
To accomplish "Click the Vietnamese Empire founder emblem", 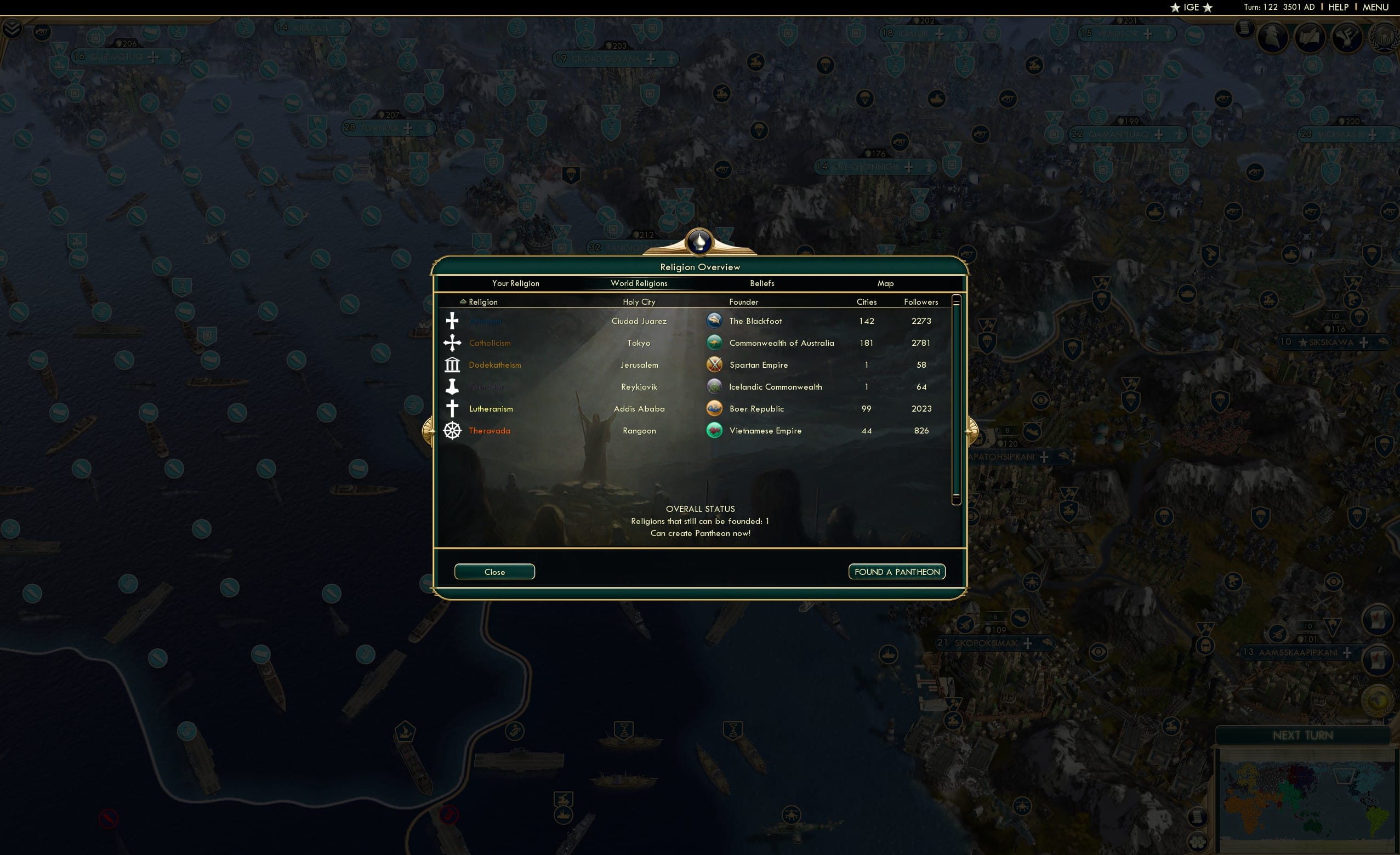I will click(715, 431).
